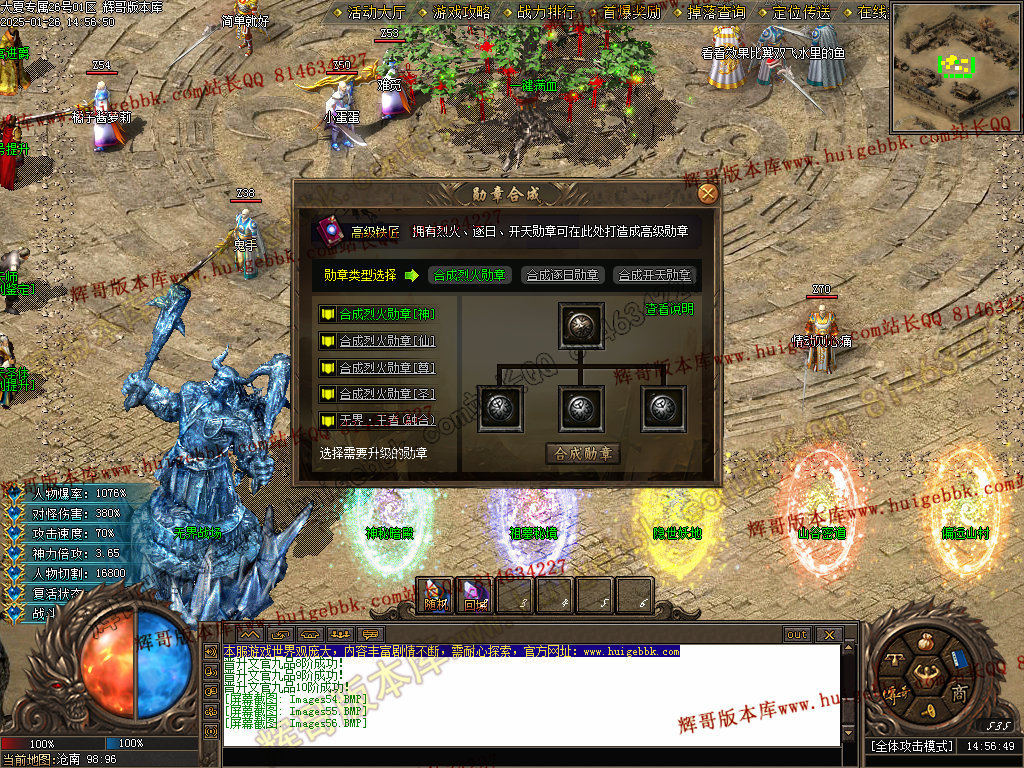Choose the 合成烈火勋章[尊] recipe

click(386, 368)
